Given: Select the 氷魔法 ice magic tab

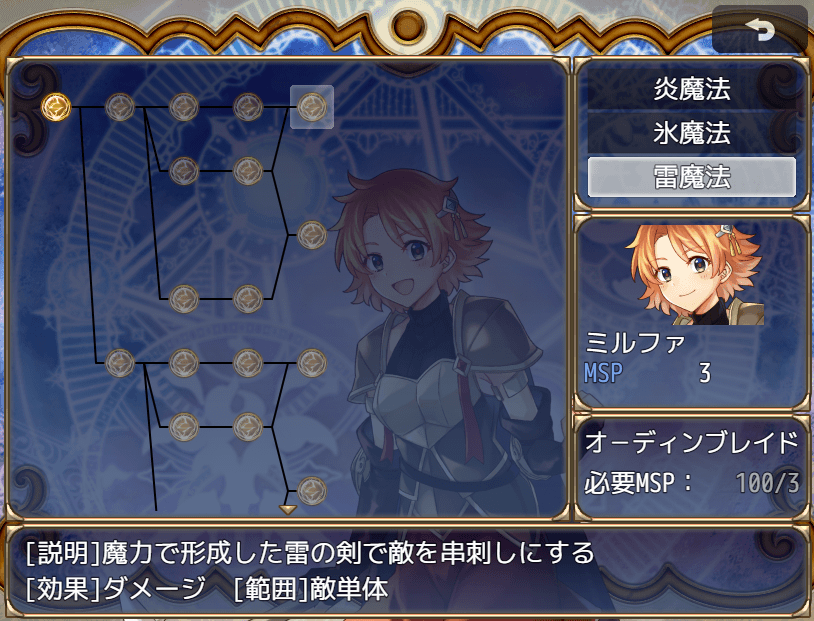Looking at the screenshot, I should [692, 133].
